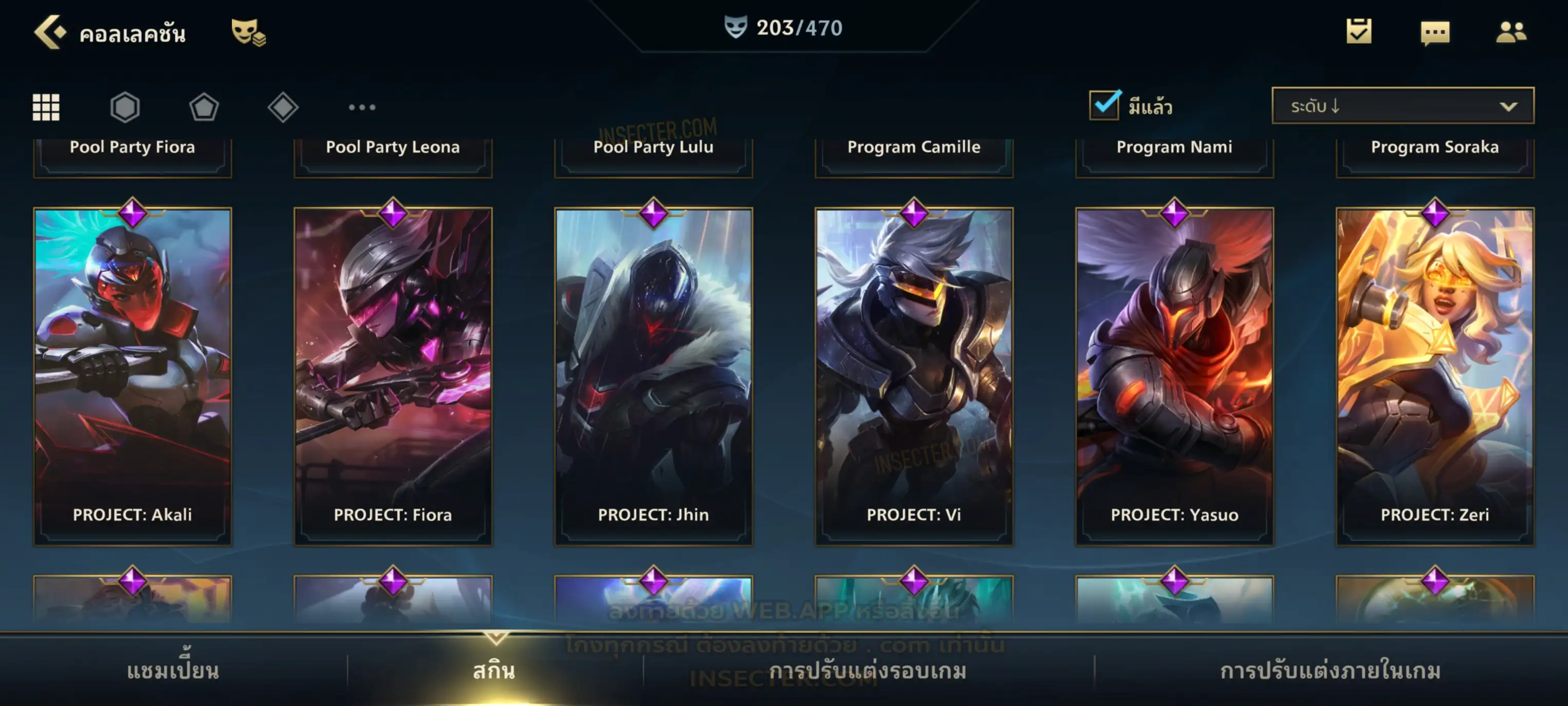Select the PROJECT: Fiora skin card
1568x706 pixels.
click(x=393, y=376)
